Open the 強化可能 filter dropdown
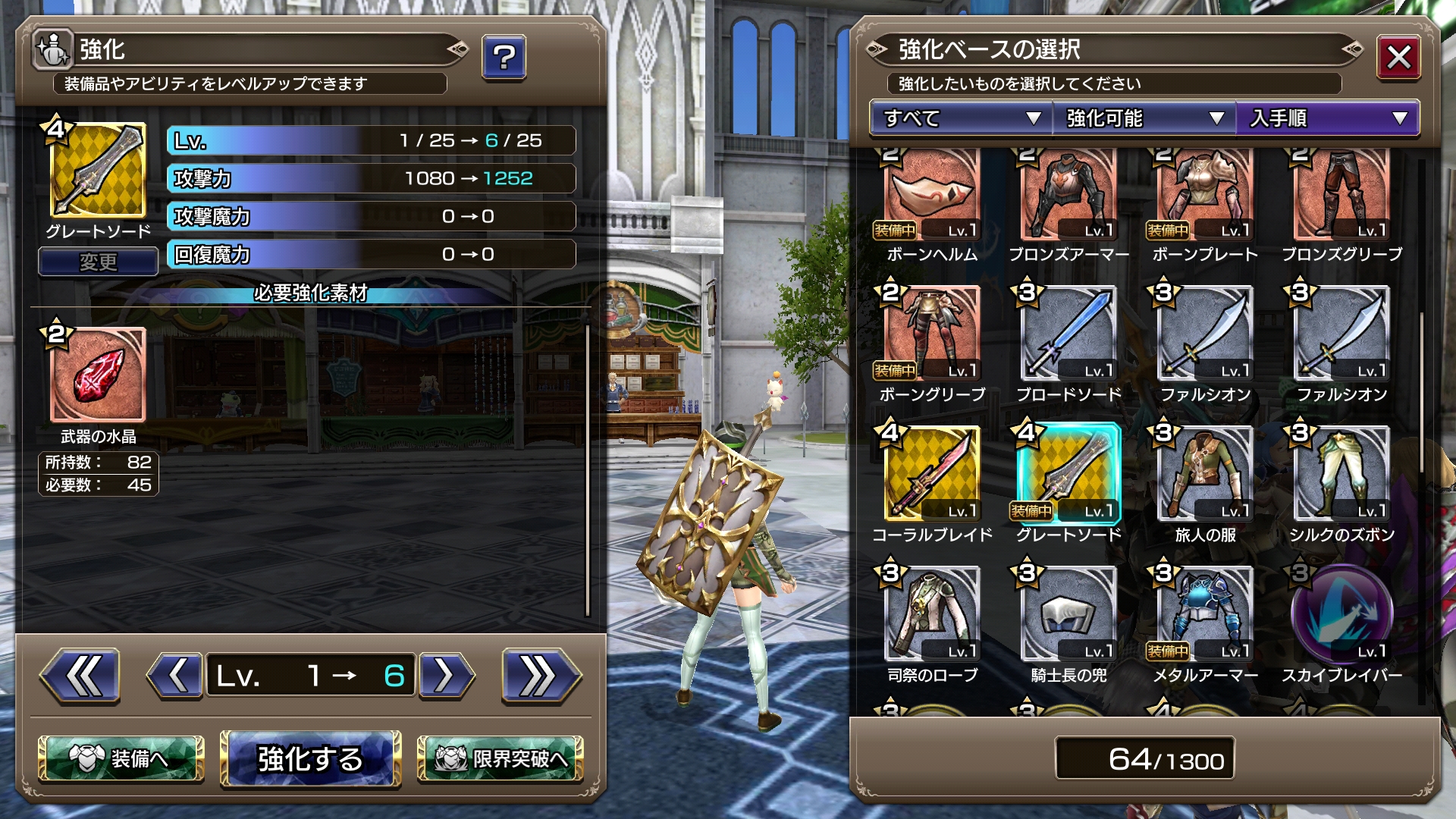This screenshot has height=819, width=1456. pyautogui.click(x=1142, y=118)
